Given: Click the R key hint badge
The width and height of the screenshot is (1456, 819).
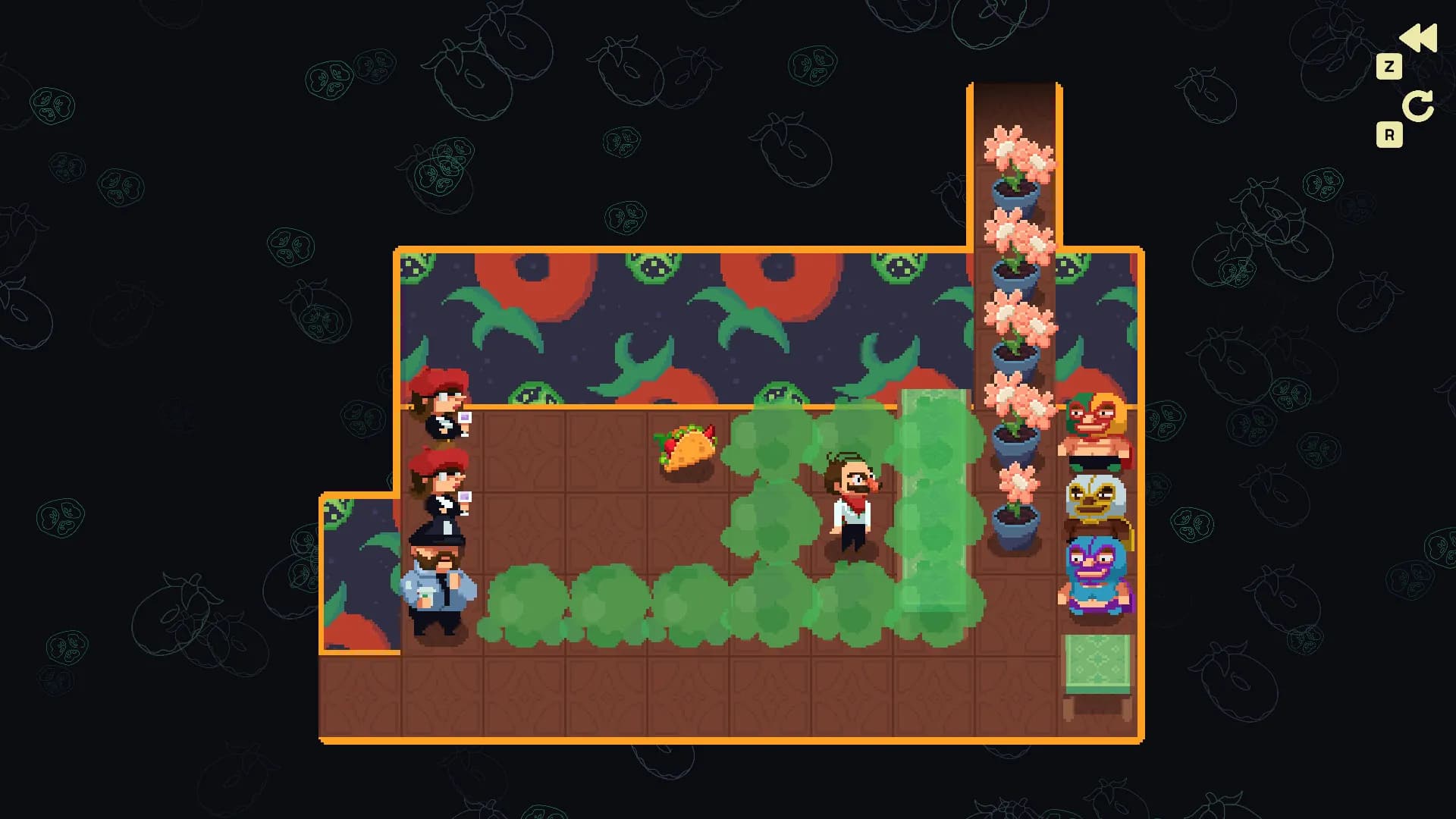Looking at the screenshot, I should tap(1389, 133).
